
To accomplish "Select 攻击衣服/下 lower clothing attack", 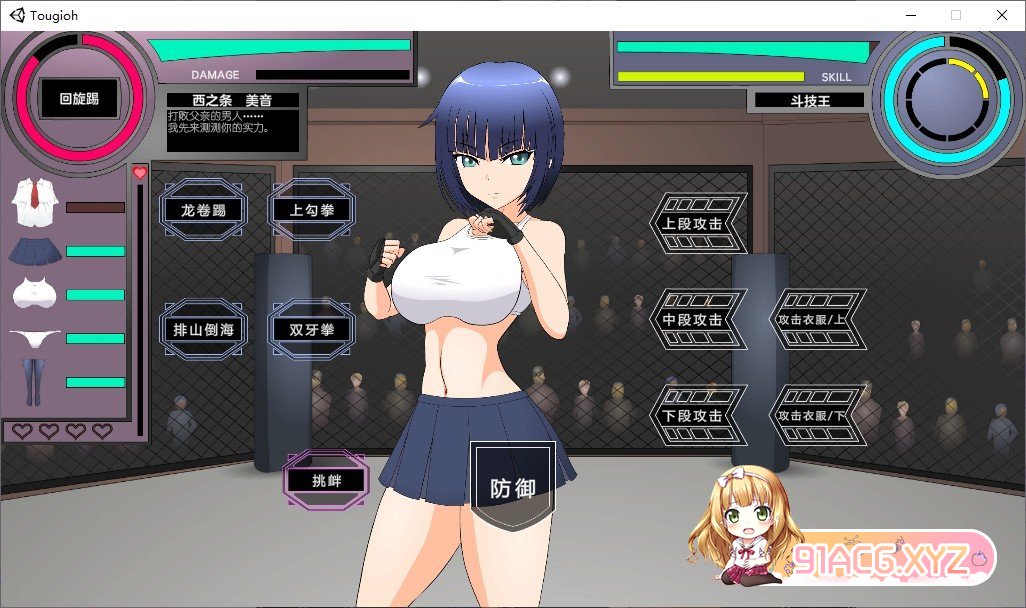I will pyautogui.click(x=817, y=415).
